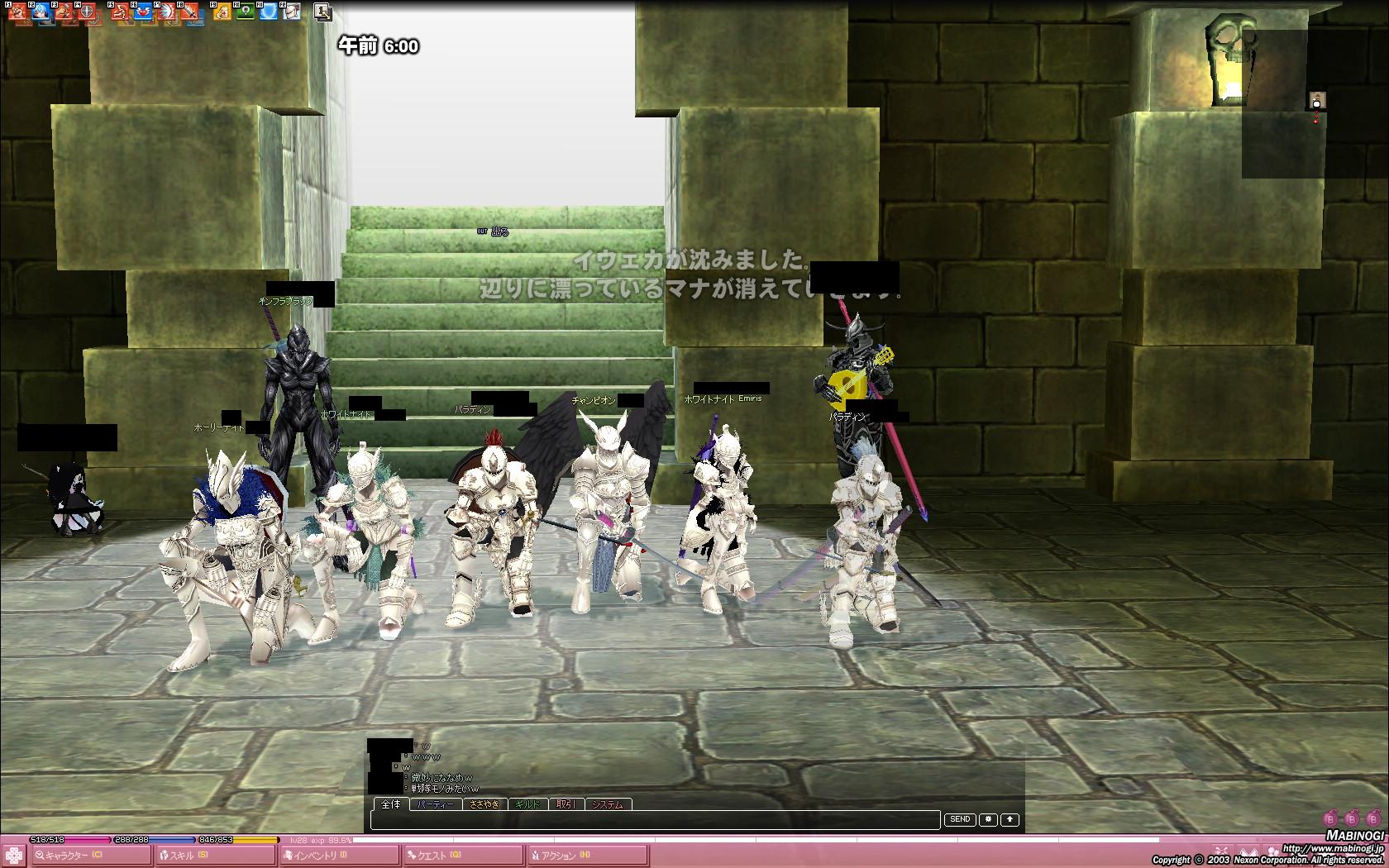Switch to the パーティー (Party) chat tab

435,804
